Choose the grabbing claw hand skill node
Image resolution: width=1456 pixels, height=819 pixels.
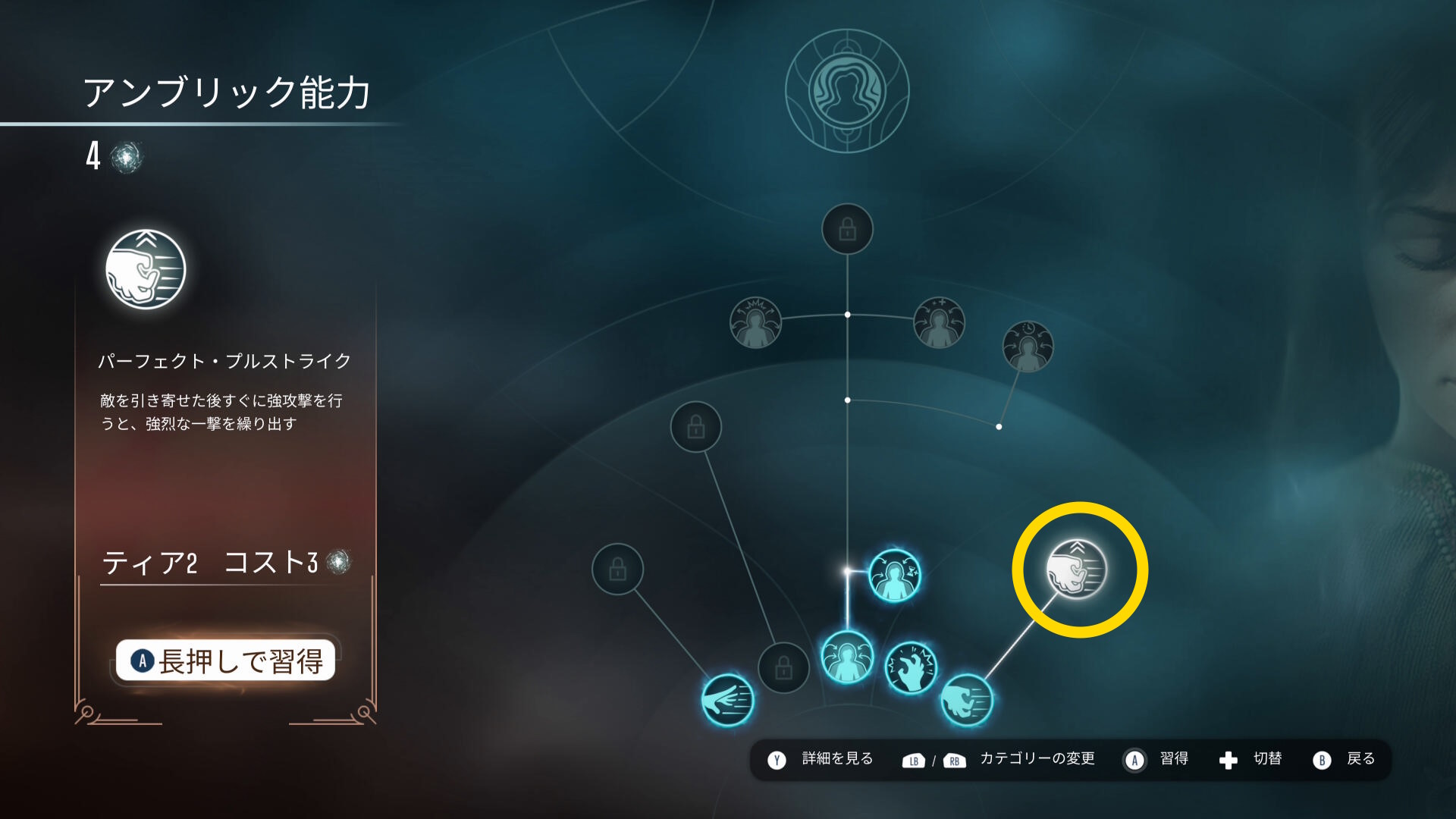tap(912, 668)
